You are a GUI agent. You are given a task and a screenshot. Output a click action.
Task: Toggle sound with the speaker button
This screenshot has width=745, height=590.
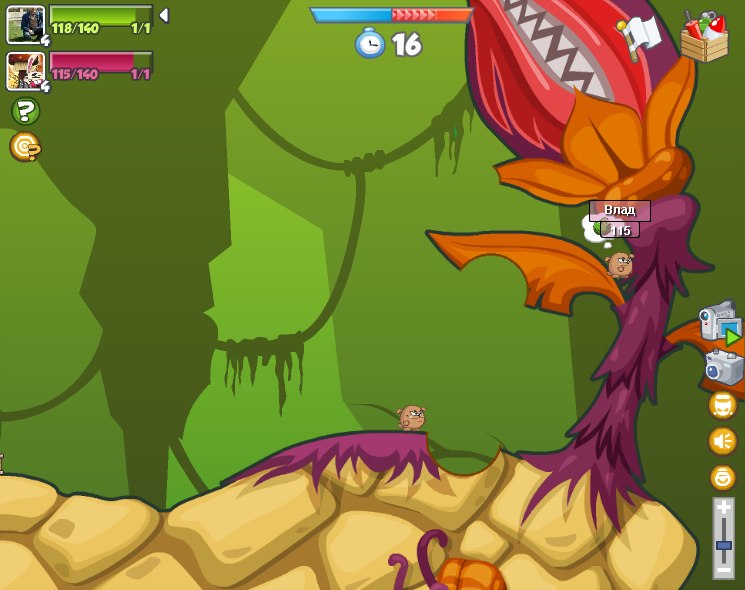tap(722, 440)
